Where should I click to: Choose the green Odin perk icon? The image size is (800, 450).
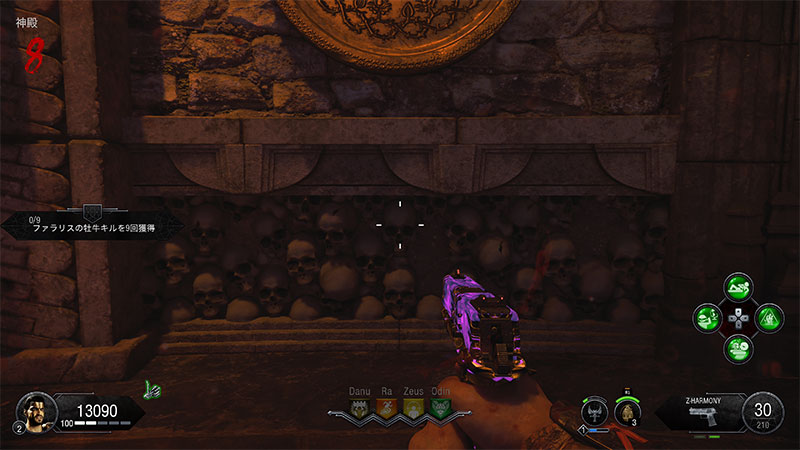(439, 408)
